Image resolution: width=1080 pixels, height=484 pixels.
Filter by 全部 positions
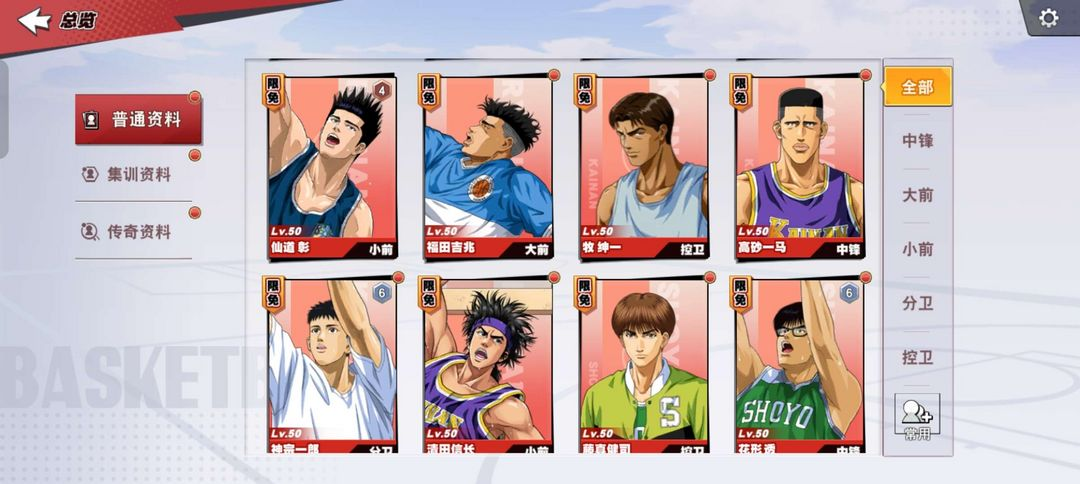tap(917, 87)
